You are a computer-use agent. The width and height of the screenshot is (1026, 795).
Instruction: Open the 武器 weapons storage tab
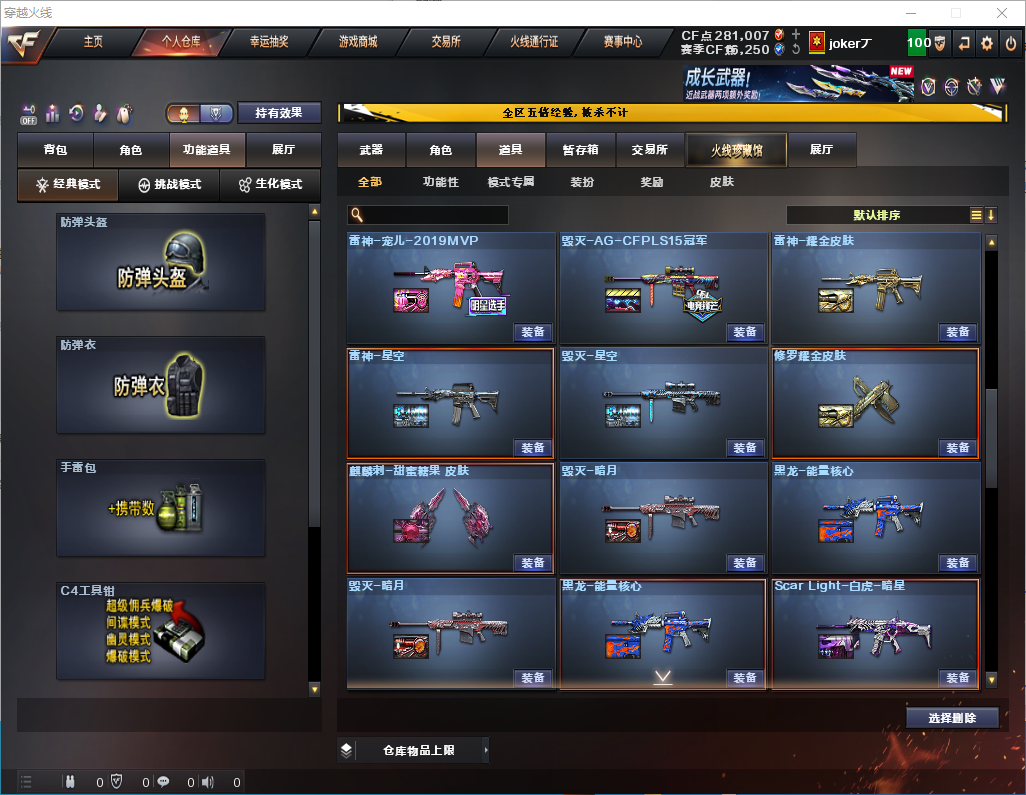pyautogui.click(x=371, y=150)
